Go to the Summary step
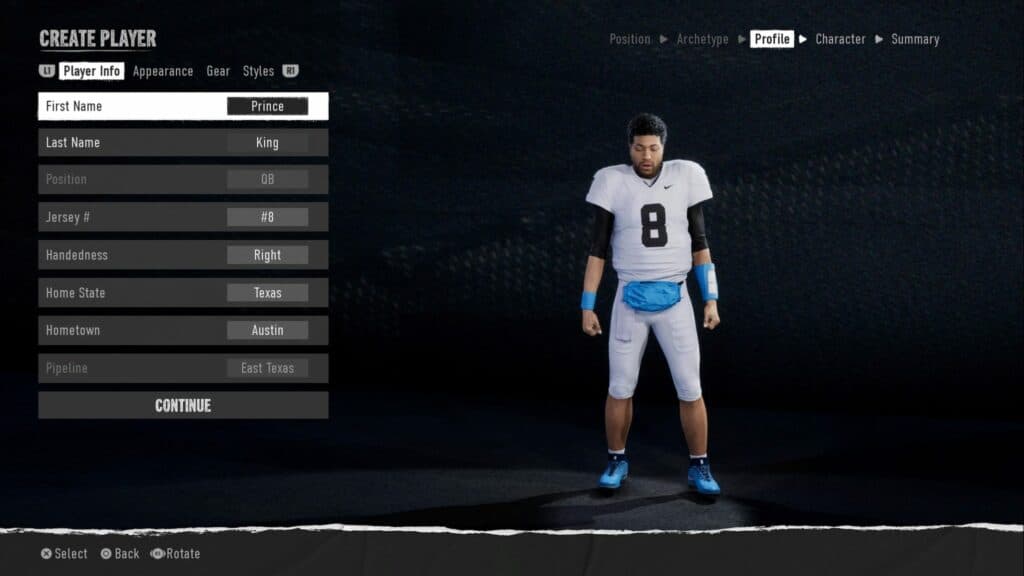Image resolution: width=1024 pixels, height=576 pixels. (x=915, y=39)
